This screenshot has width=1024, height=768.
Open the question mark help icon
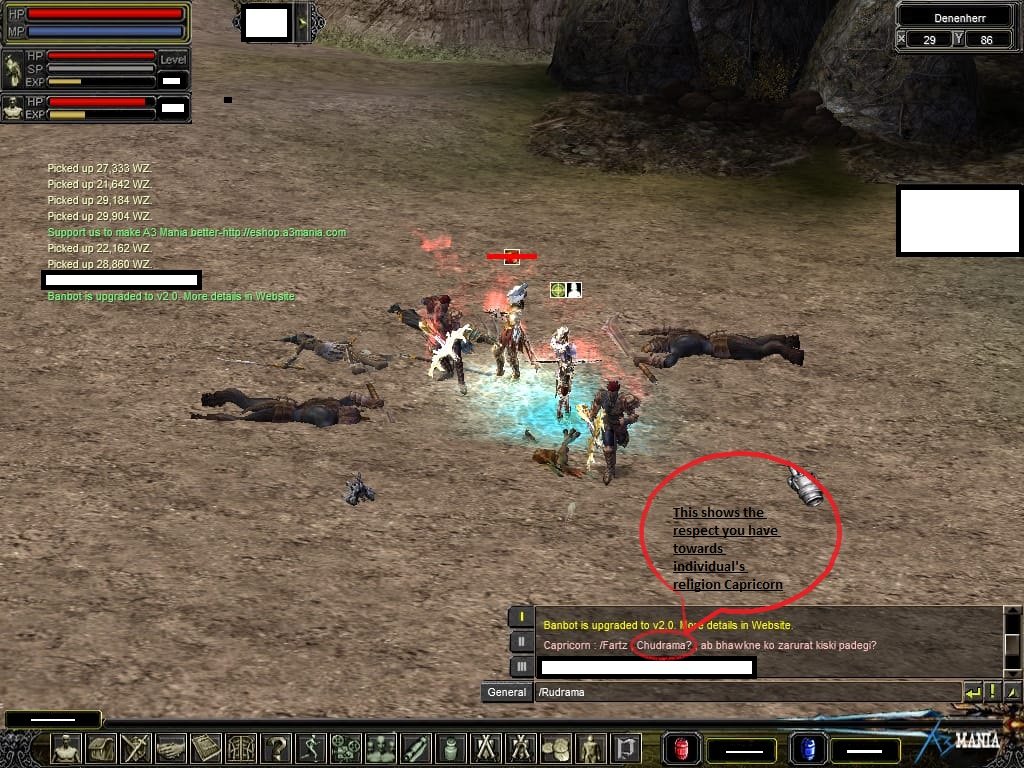[277, 748]
